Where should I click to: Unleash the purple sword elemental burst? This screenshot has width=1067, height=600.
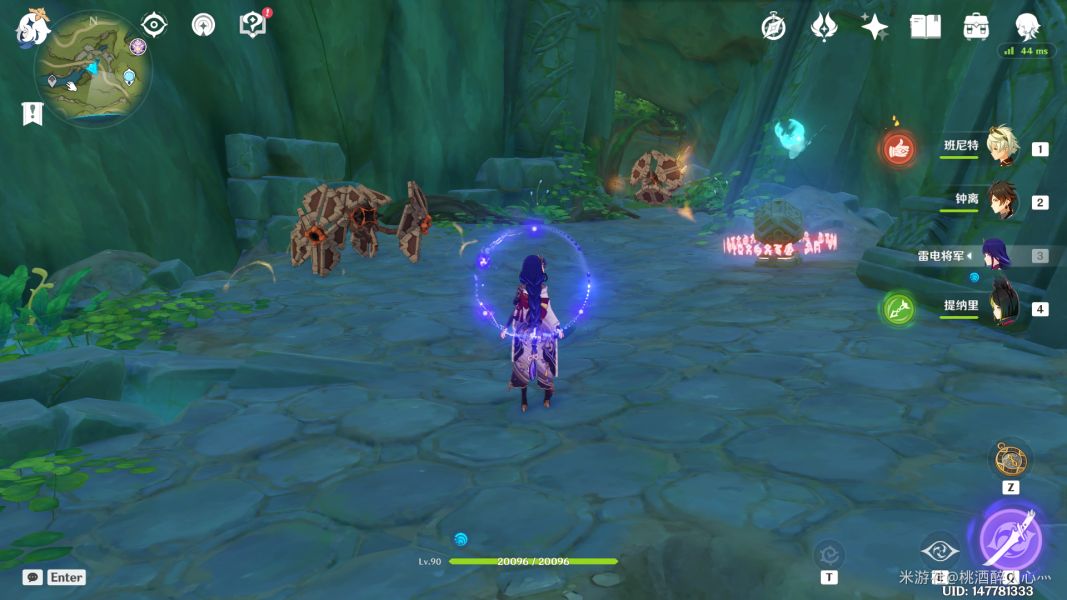pos(1011,539)
